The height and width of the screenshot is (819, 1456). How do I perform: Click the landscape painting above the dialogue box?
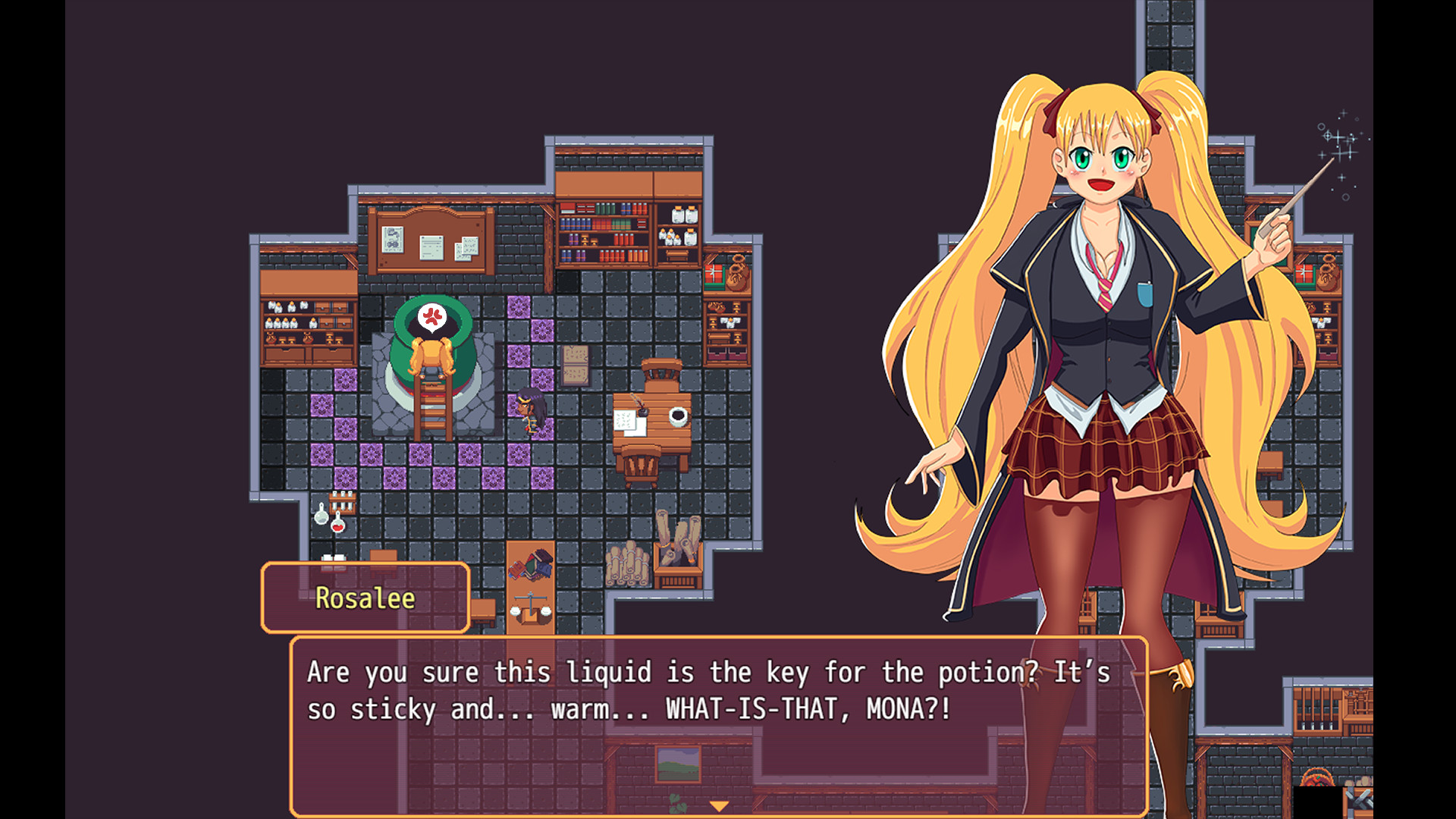677,766
